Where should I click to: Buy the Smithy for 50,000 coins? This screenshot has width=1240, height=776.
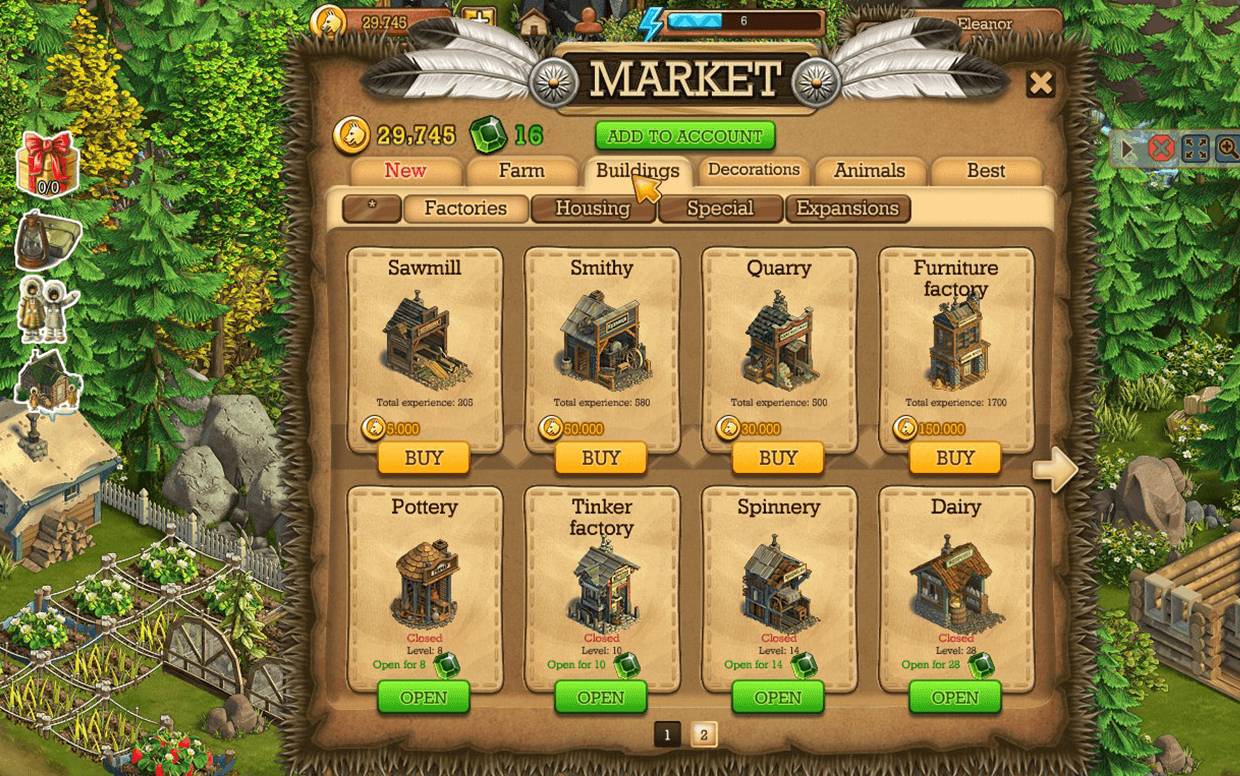click(x=601, y=458)
